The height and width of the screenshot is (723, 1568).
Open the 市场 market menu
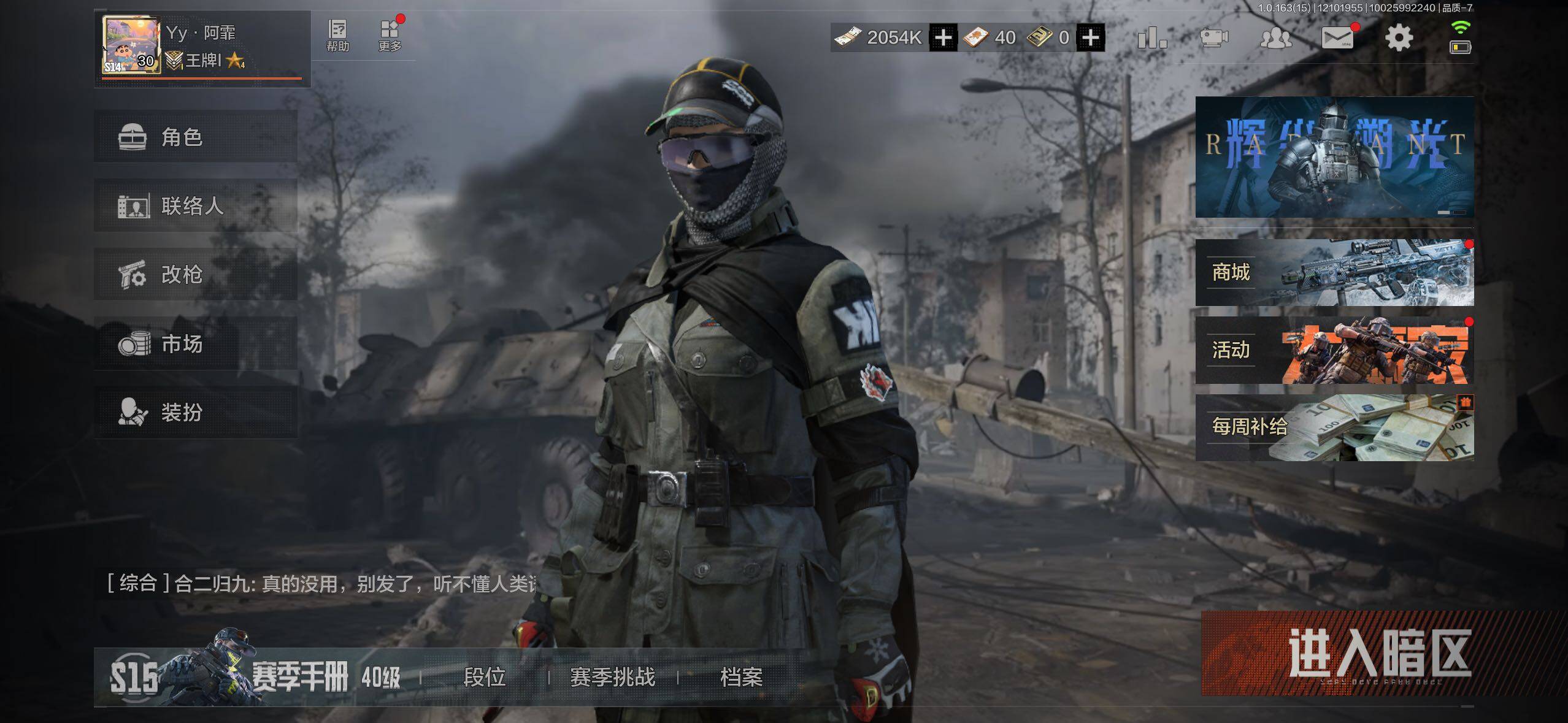[195, 343]
